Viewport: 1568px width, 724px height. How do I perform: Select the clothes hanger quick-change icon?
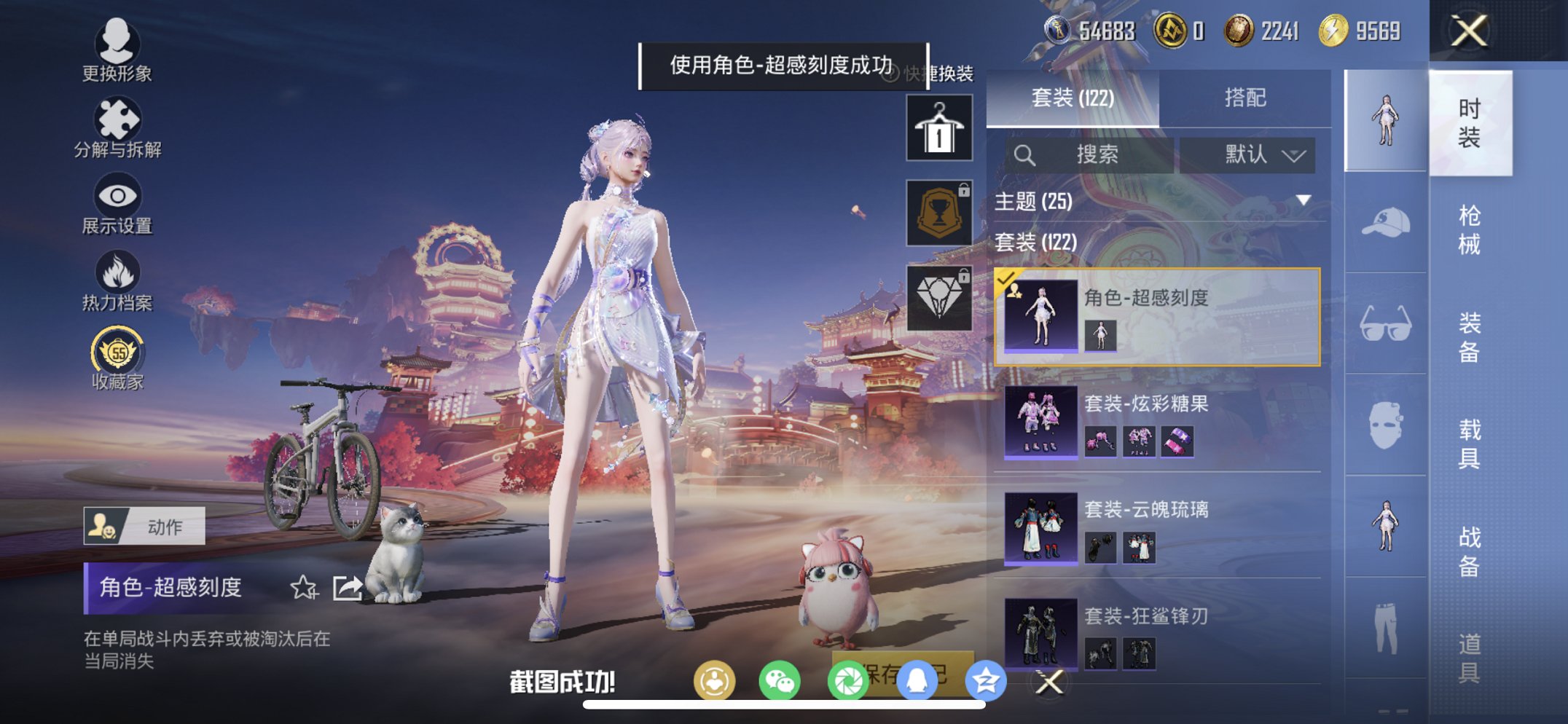[940, 130]
